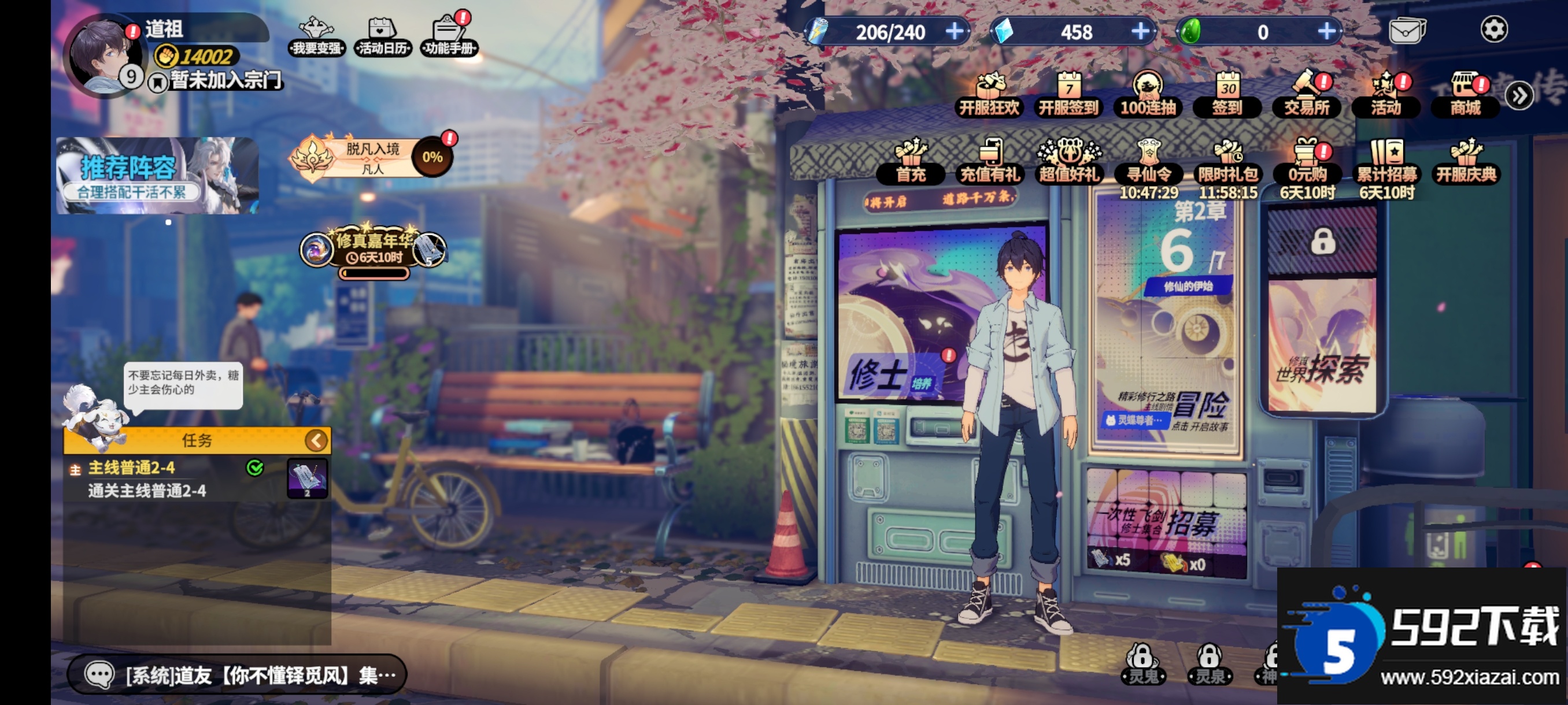1568x705 pixels.
Task: Open the 推荐阵容 recommended lineup banner
Action: click(x=158, y=176)
